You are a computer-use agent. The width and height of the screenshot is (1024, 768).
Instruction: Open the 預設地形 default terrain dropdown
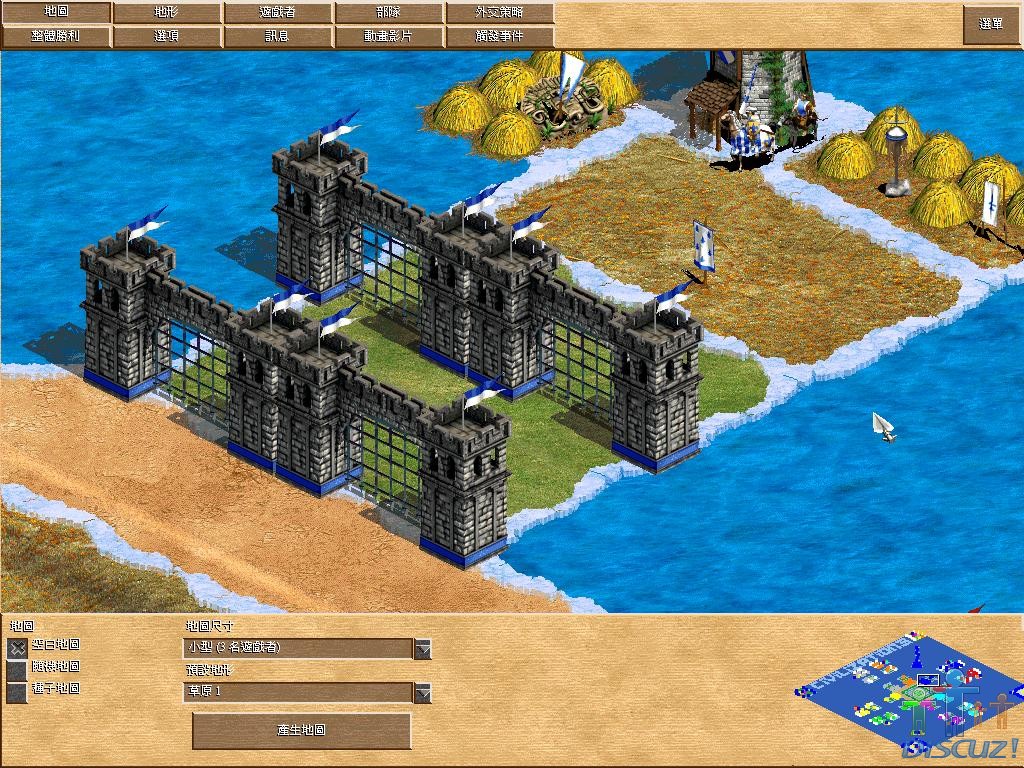[x=423, y=693]
